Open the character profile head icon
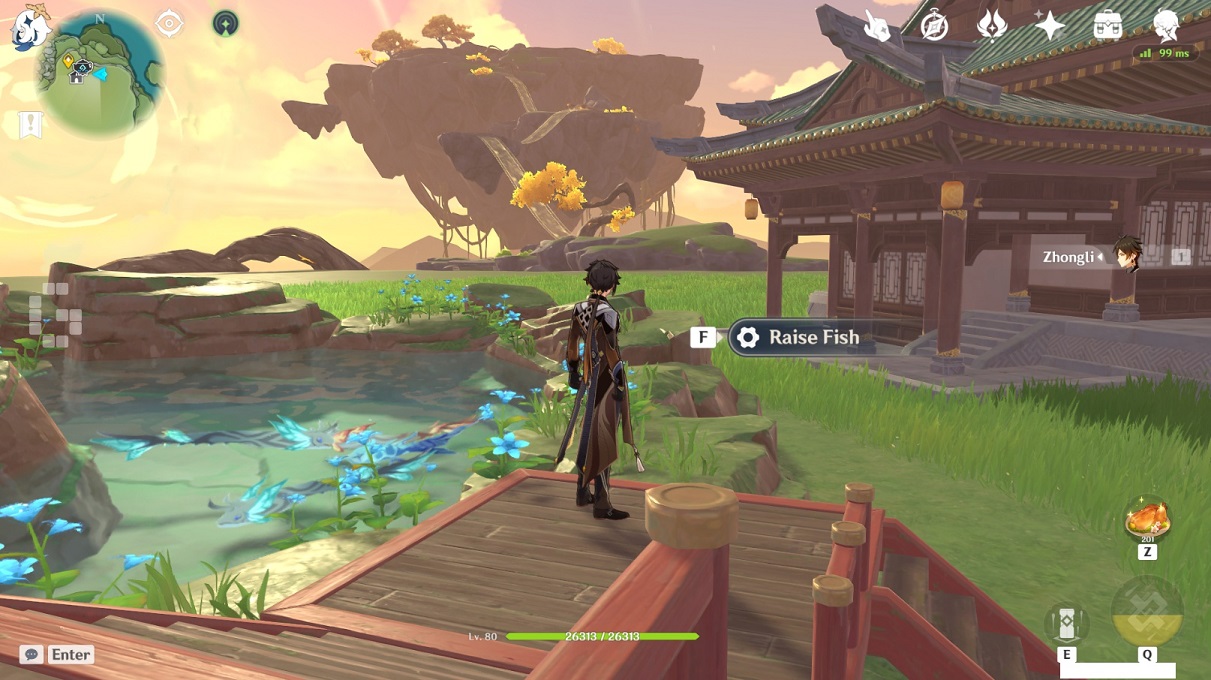 1165,24
